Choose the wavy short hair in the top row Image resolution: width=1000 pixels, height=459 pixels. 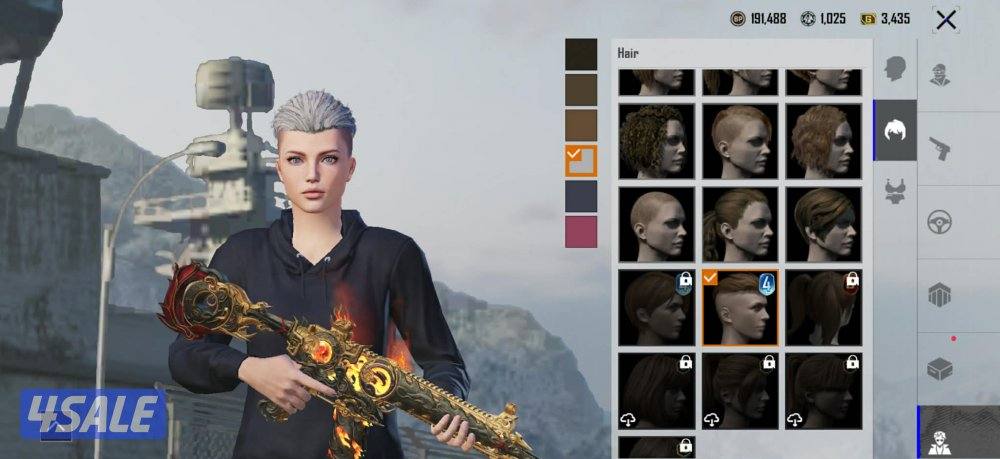[x=823, y=140]
